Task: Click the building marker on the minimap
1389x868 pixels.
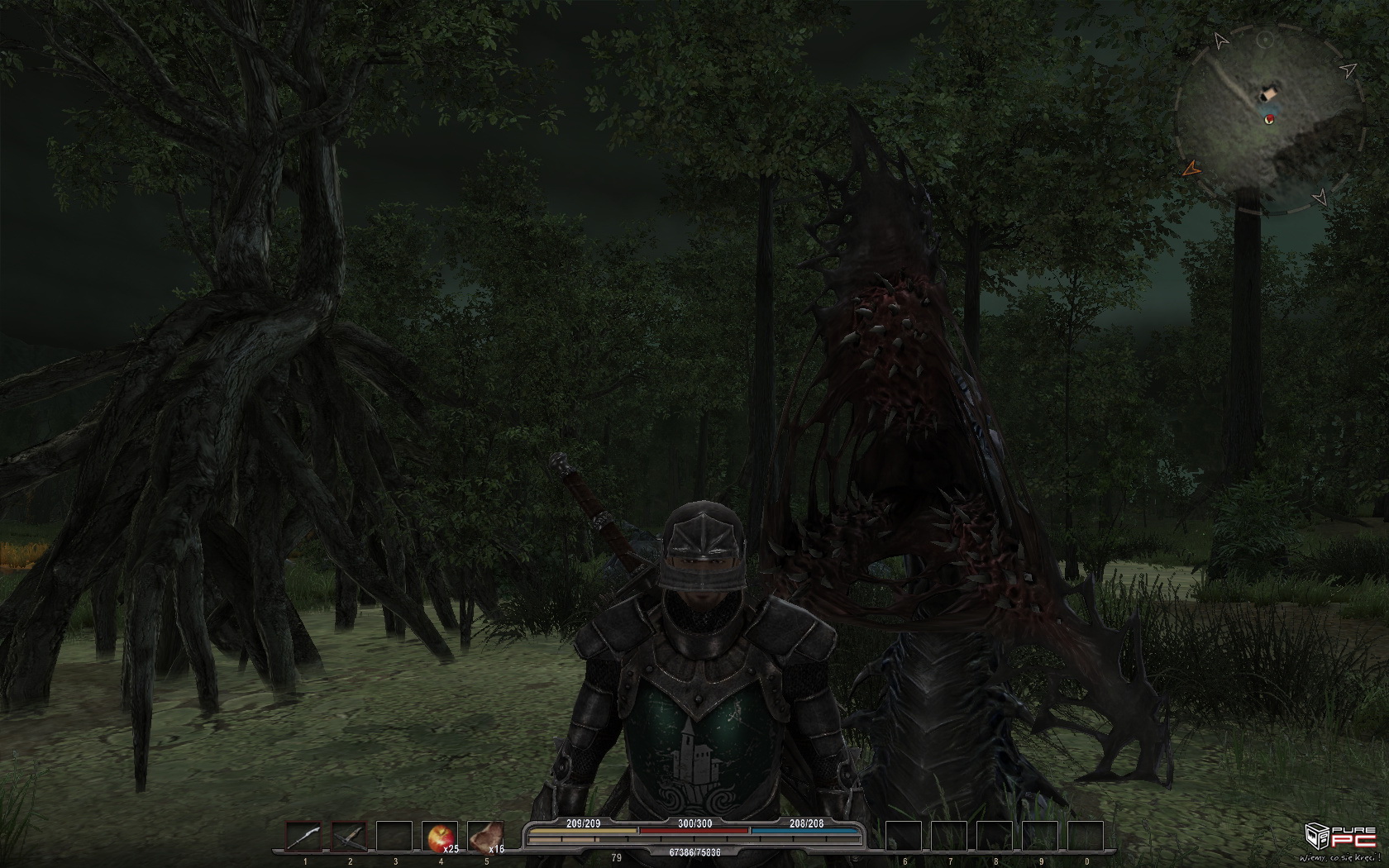Action: (x=1268, y=93)
